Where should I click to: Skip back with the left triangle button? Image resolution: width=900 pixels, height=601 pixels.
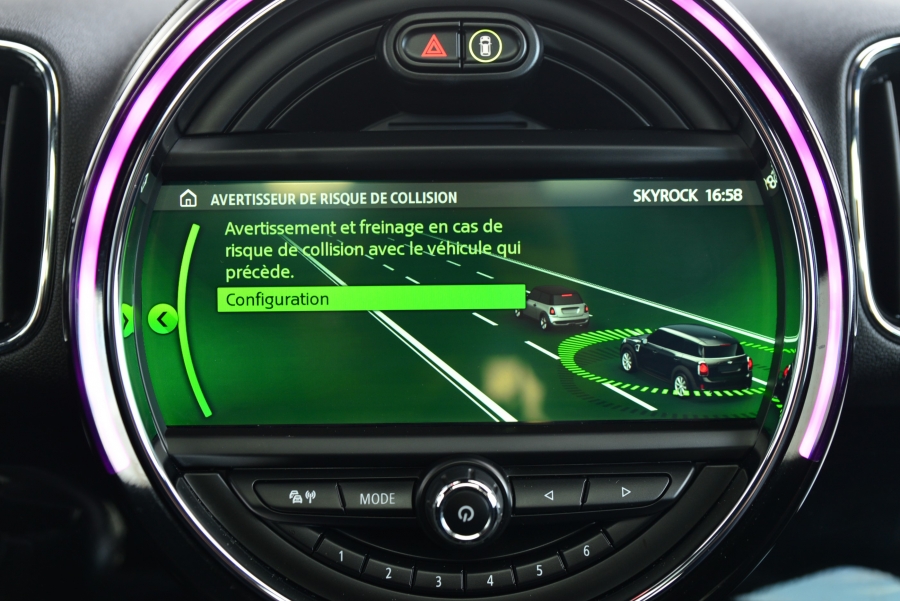pyautogui.click(x=547, y=493)
